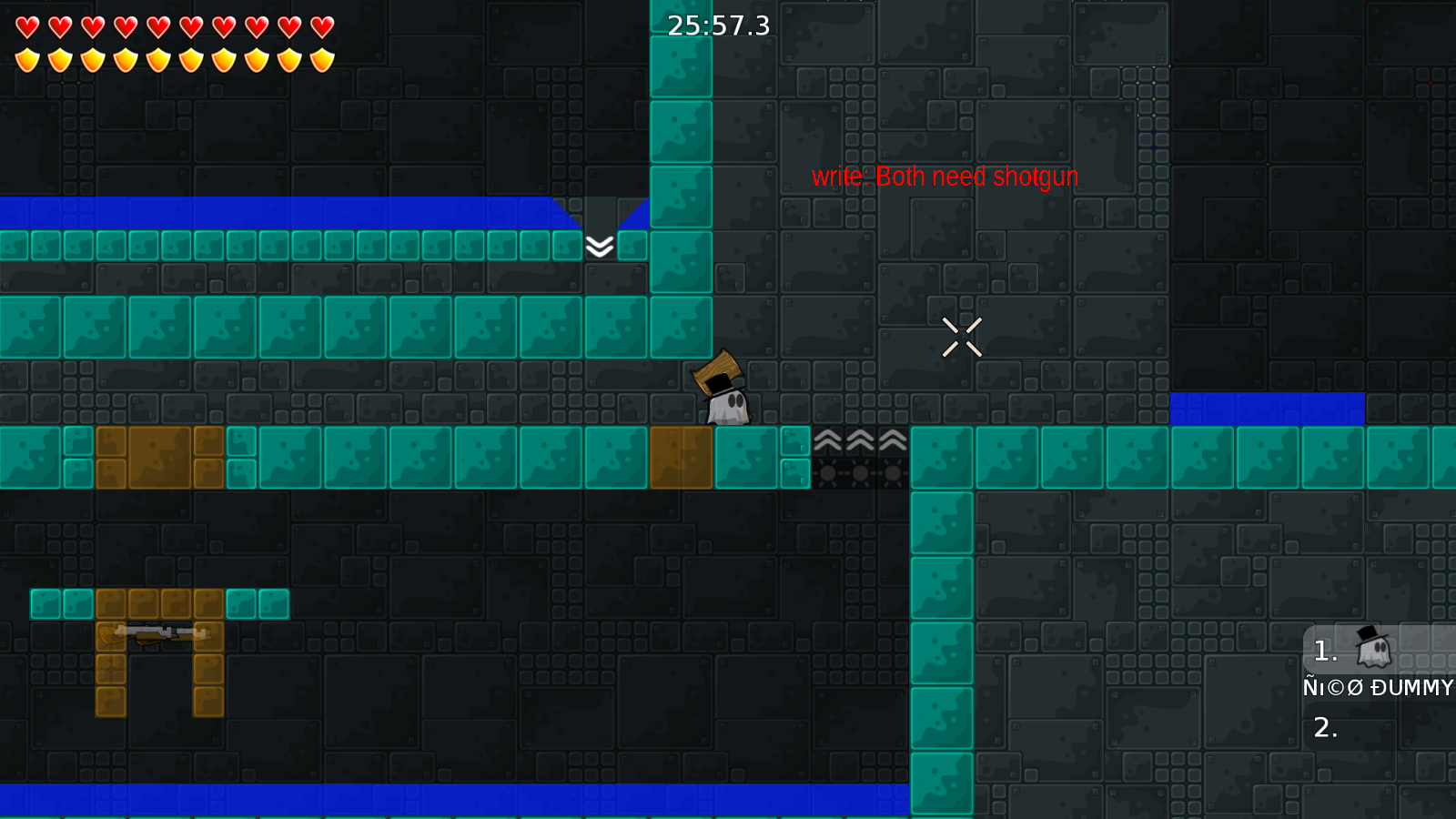
Task: Click the spiked ball trap below the up arrows
Action: pyautogui.click(x=859, y=473)
